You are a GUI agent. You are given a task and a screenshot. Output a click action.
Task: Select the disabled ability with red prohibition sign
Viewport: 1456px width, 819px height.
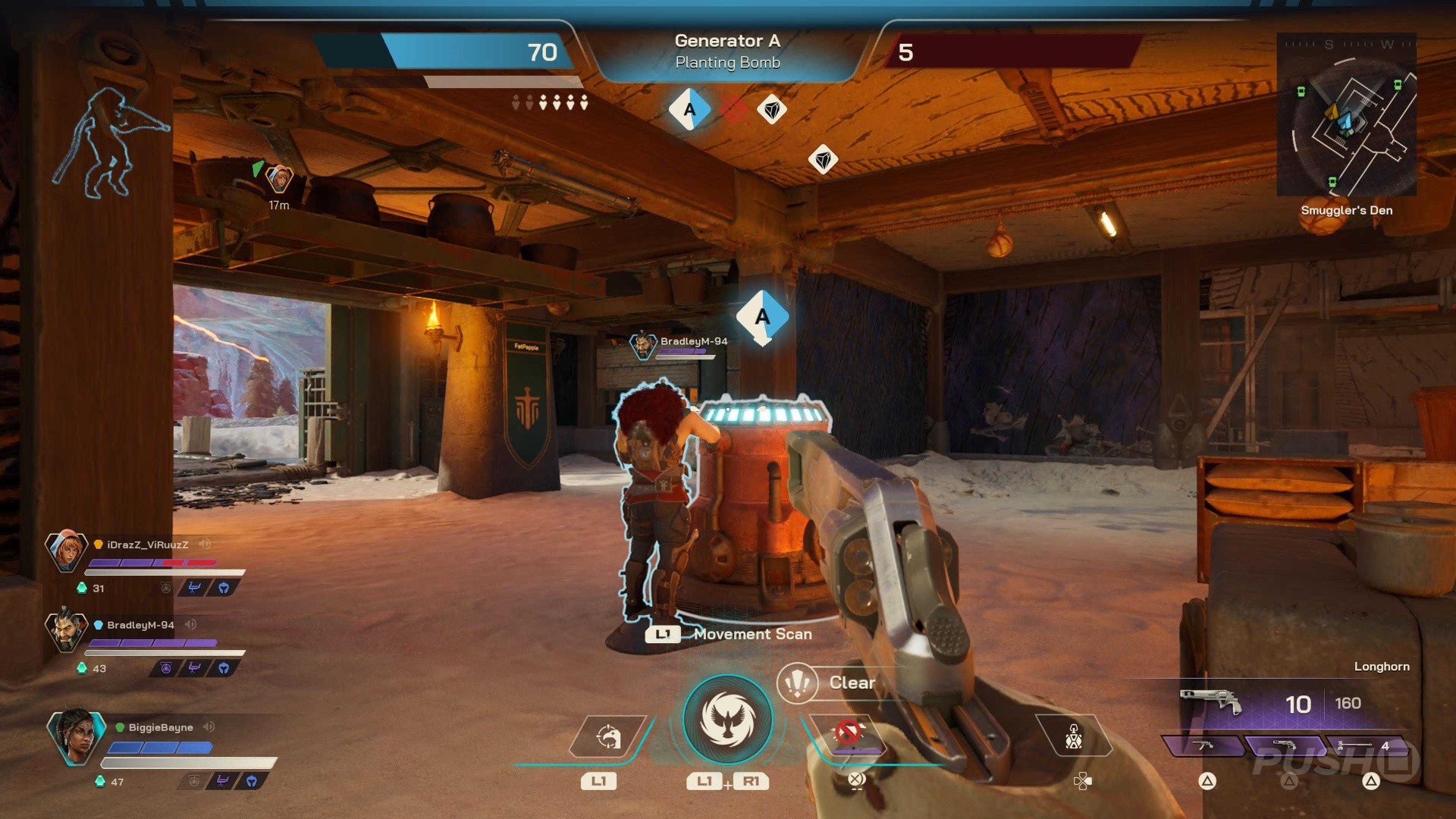(x=849, y=734)
